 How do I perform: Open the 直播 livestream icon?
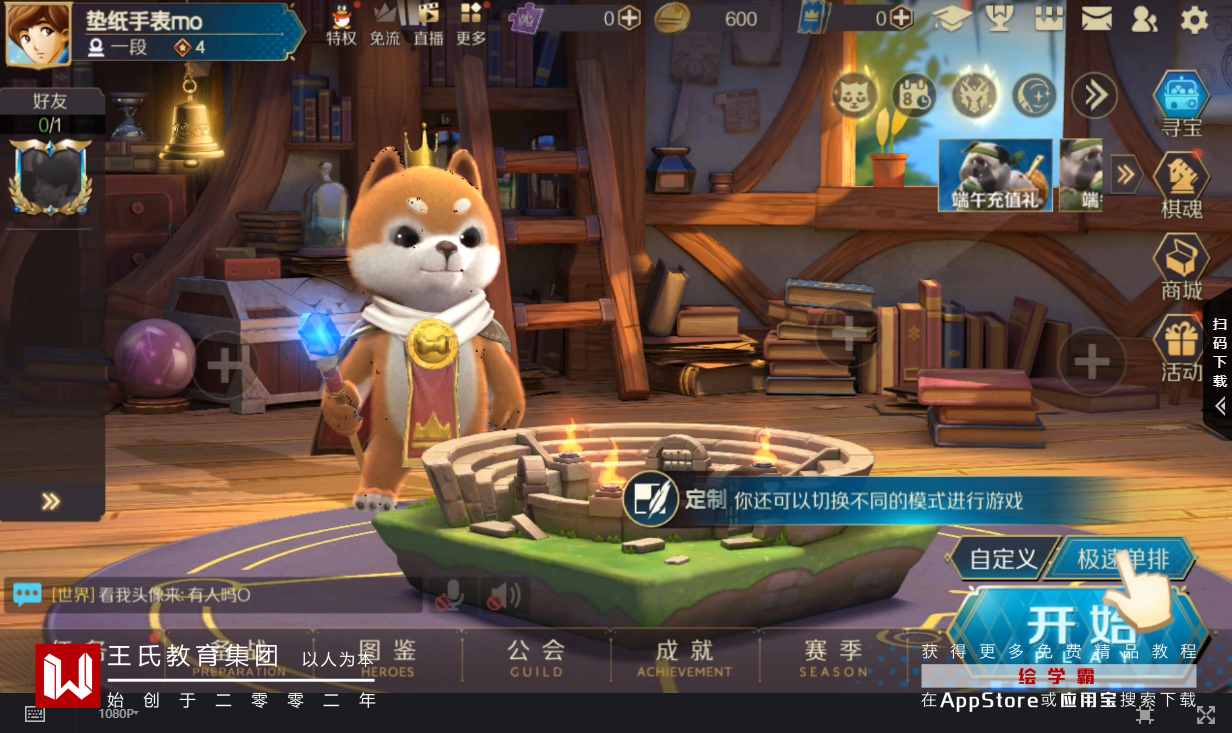tap(428, 24)
